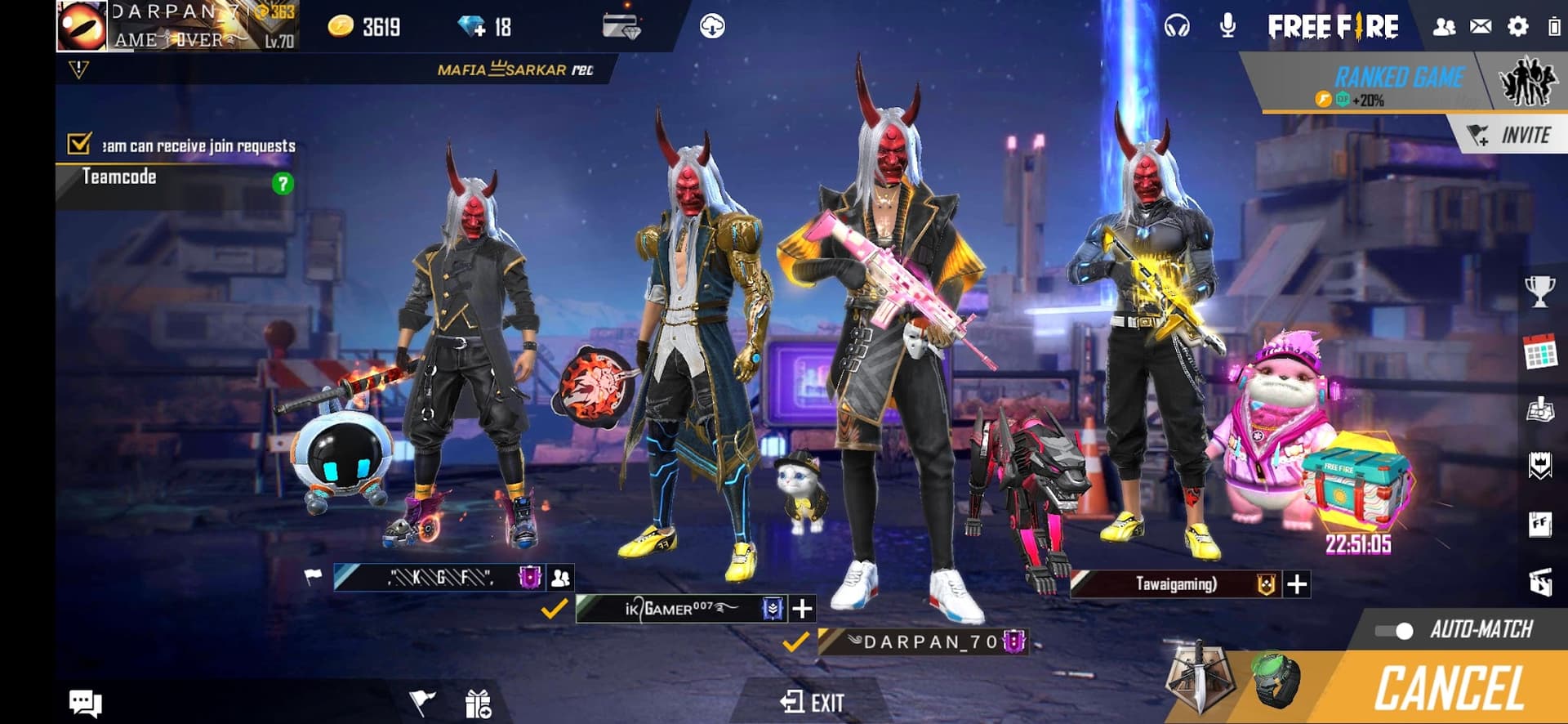This screenshot has width=1568, height=724.
Task: Open the gift box icon
Action: (x=478, y=703)
